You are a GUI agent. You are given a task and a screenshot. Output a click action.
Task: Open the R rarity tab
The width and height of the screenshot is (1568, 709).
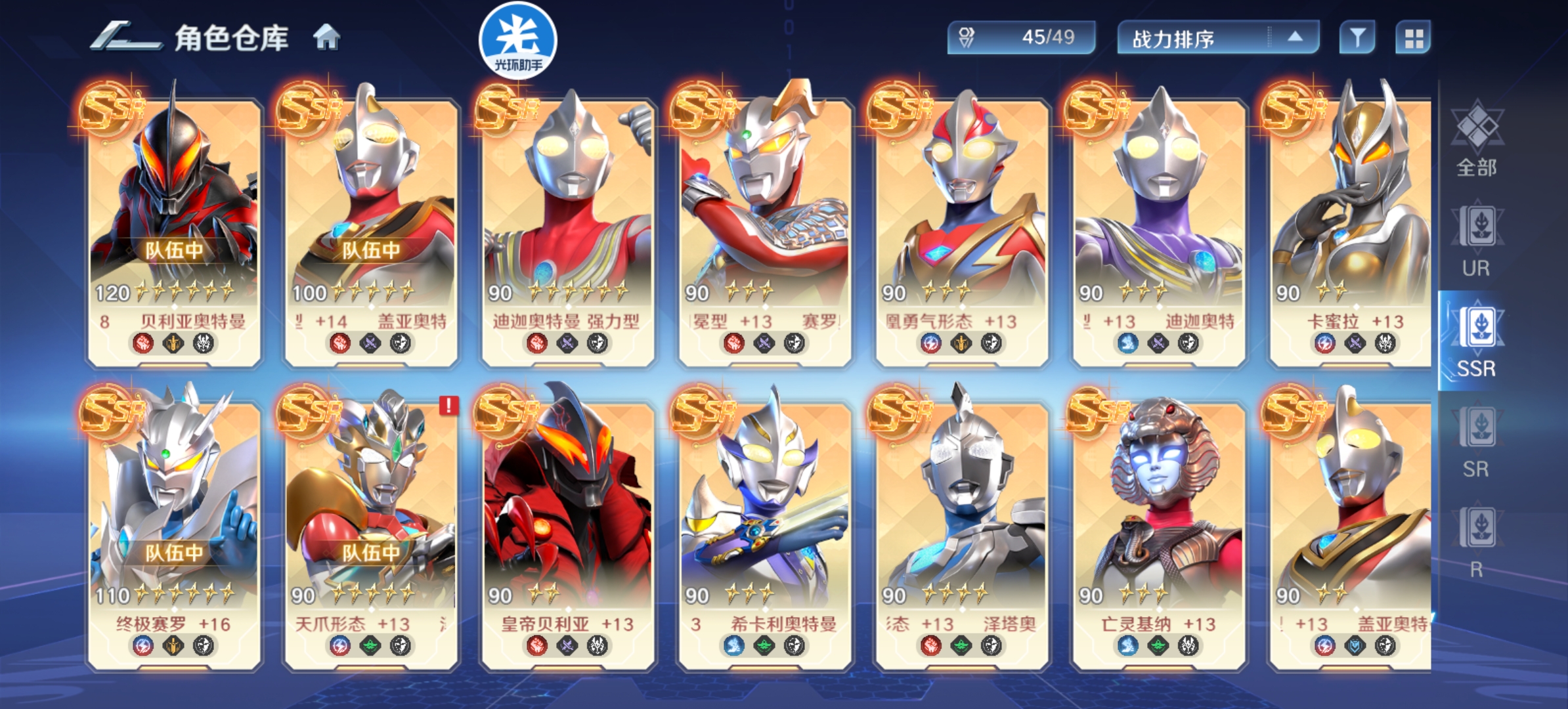point(1476,542)
